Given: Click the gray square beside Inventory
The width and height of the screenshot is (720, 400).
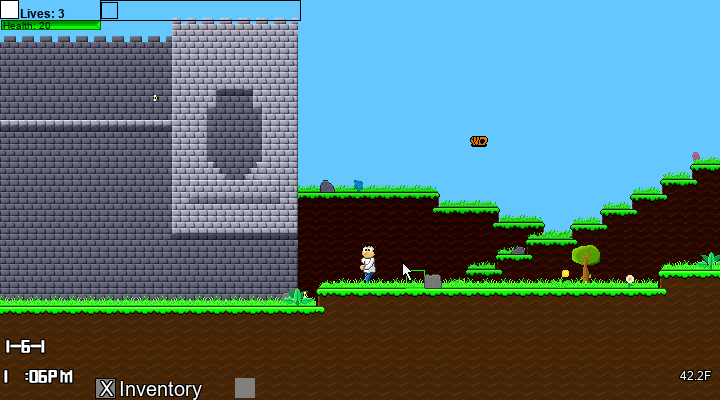Looking at the screenshot, I should click(245, 388).
